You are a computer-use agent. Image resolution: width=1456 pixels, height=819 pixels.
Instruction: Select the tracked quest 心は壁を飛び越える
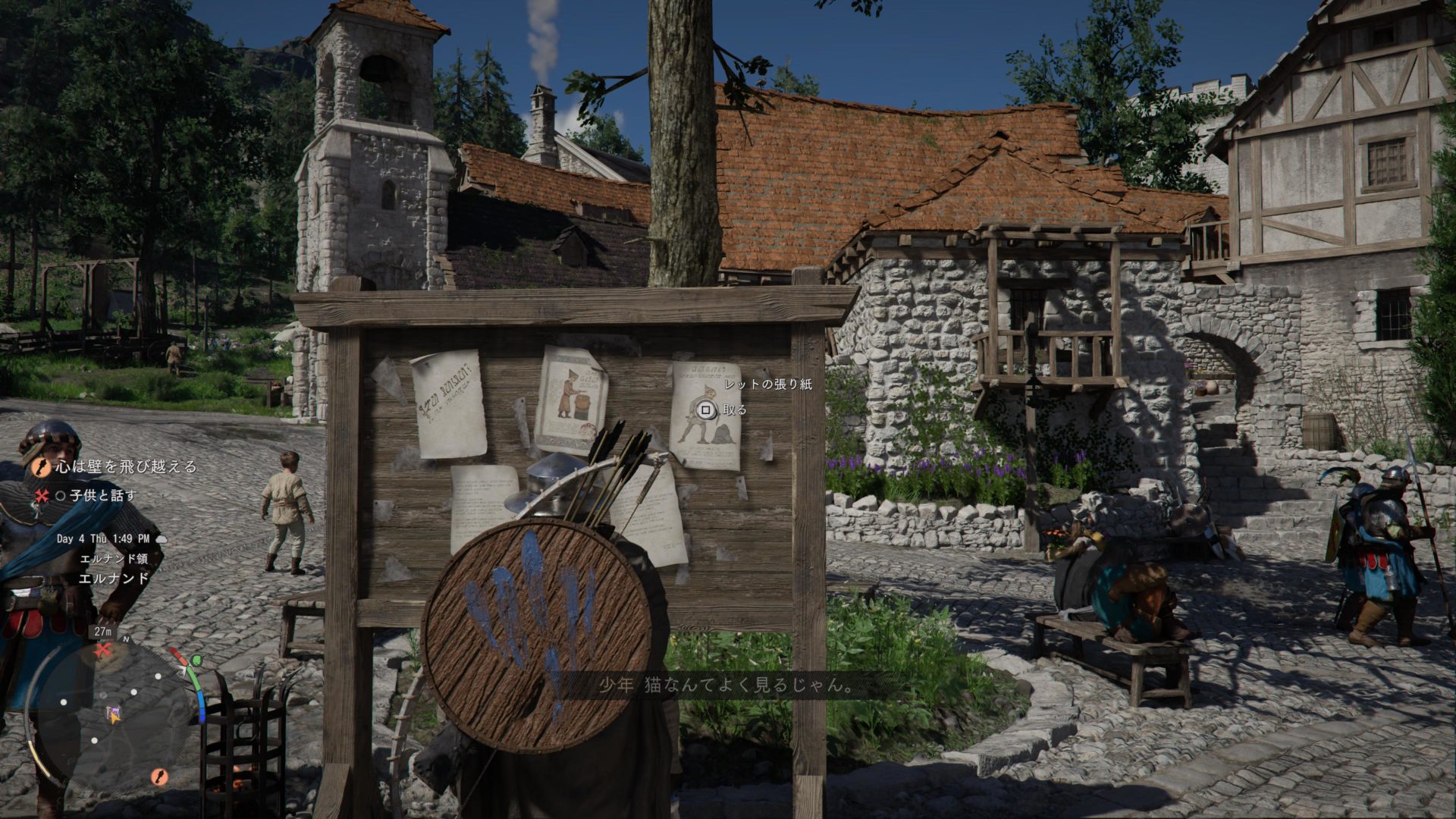(x=126, y=466)
